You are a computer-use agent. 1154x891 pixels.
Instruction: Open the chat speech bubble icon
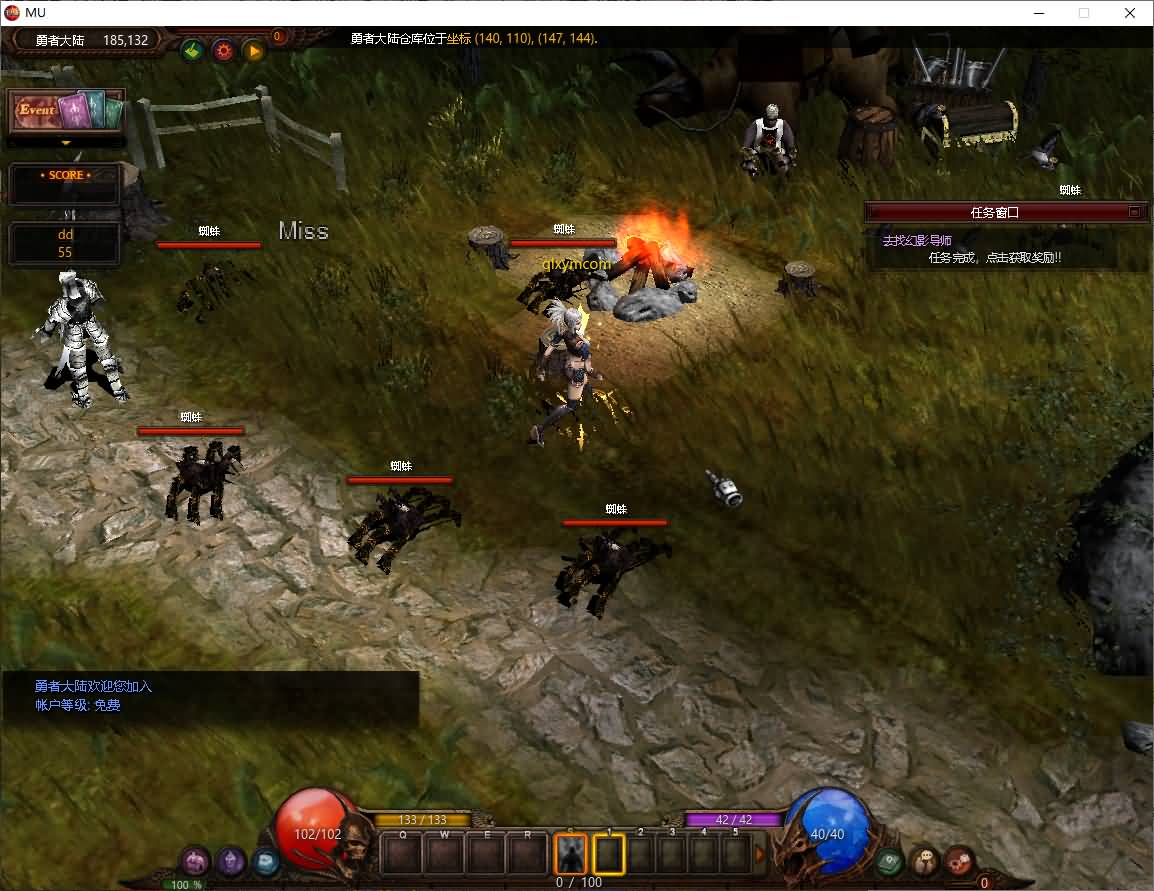pyautogui.click(x=925, y=860)
